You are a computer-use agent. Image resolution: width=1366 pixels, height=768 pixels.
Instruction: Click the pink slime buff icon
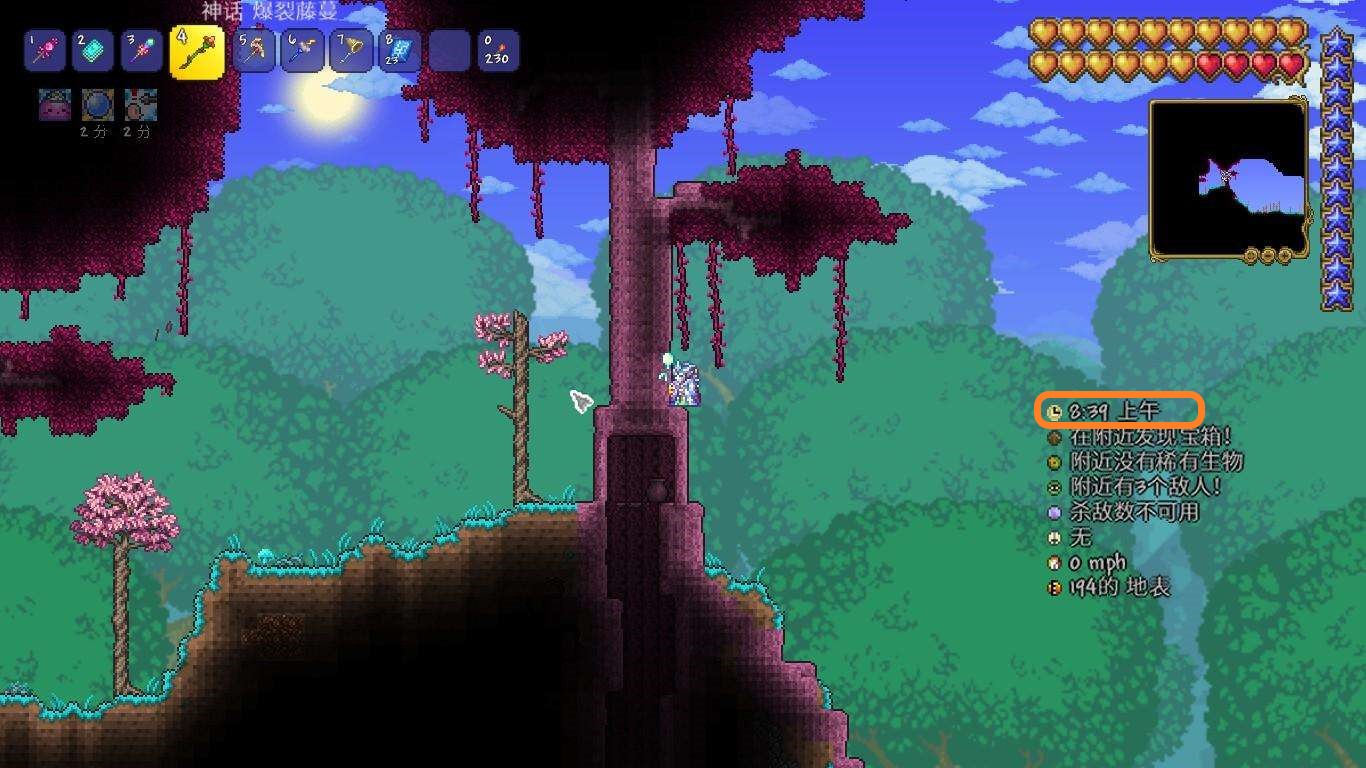[x=53, y=104]
